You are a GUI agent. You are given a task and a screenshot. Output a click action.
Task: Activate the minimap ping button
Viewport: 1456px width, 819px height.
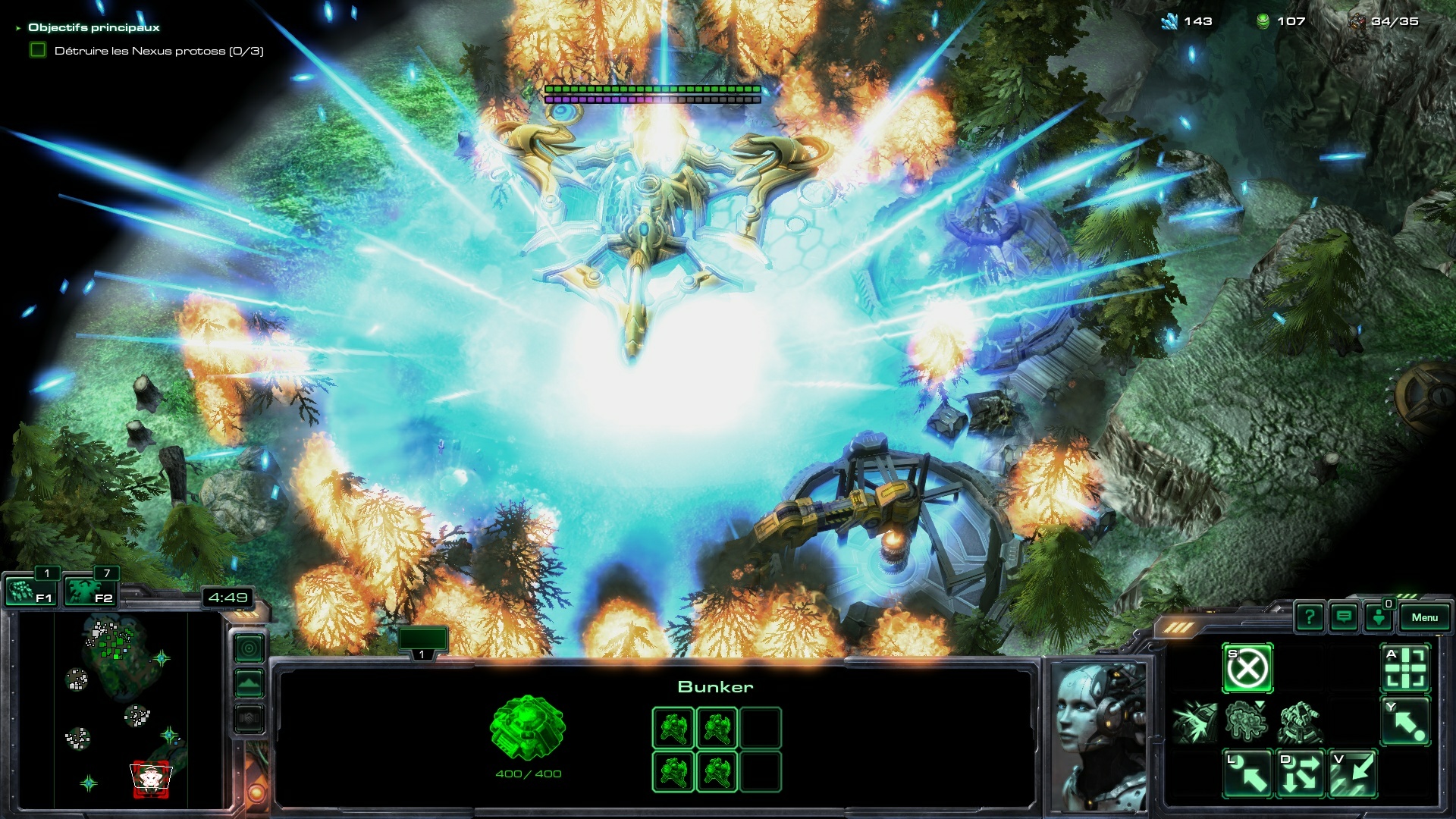[249, 648]
